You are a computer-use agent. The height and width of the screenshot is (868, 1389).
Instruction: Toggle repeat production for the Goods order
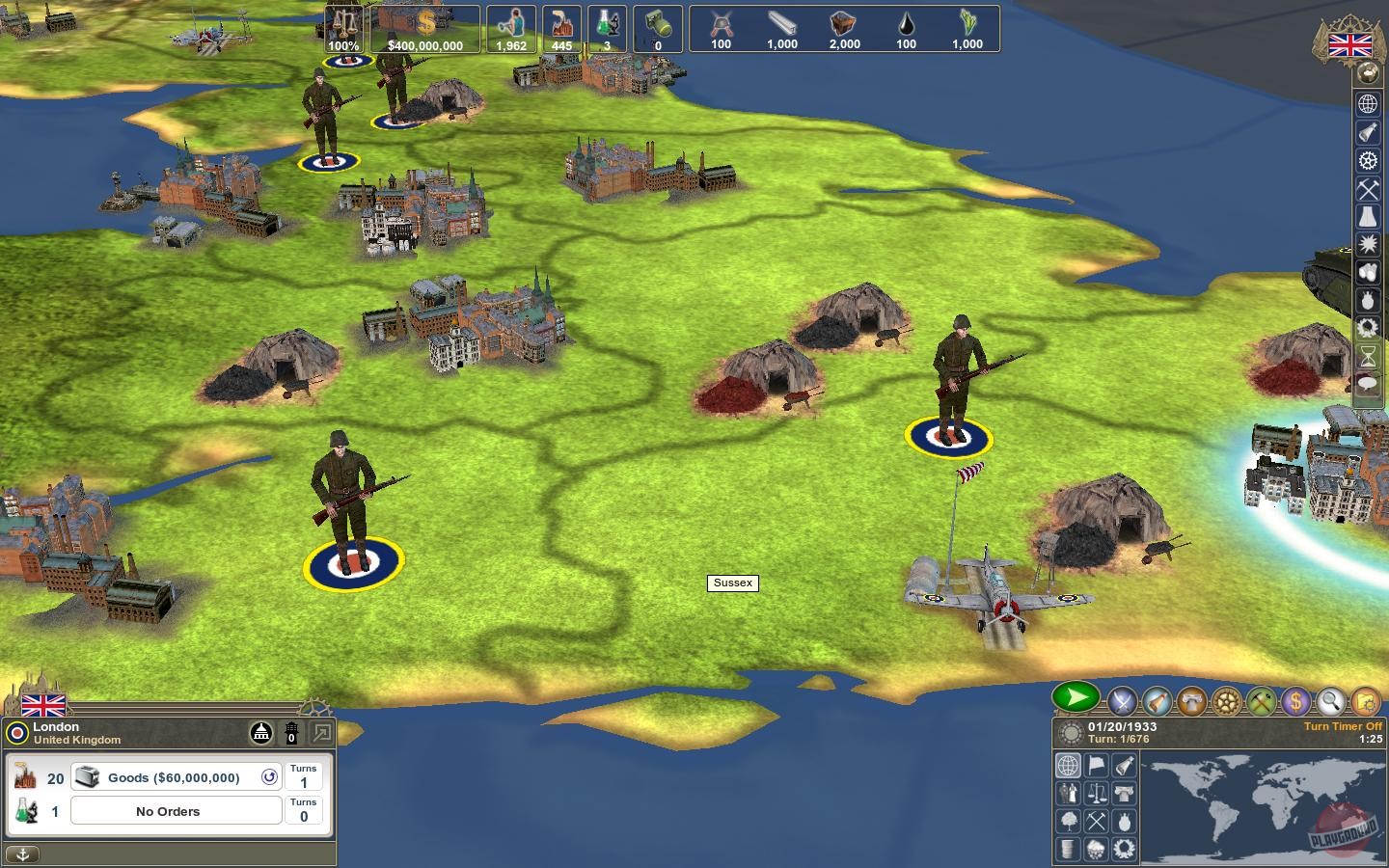(271, 777)
